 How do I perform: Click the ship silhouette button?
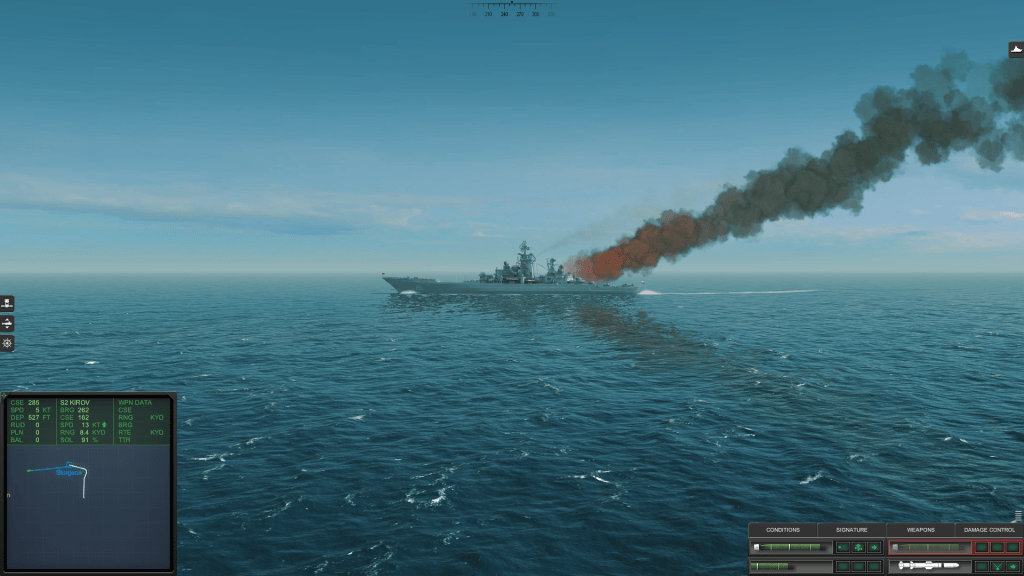[1016, 50]
